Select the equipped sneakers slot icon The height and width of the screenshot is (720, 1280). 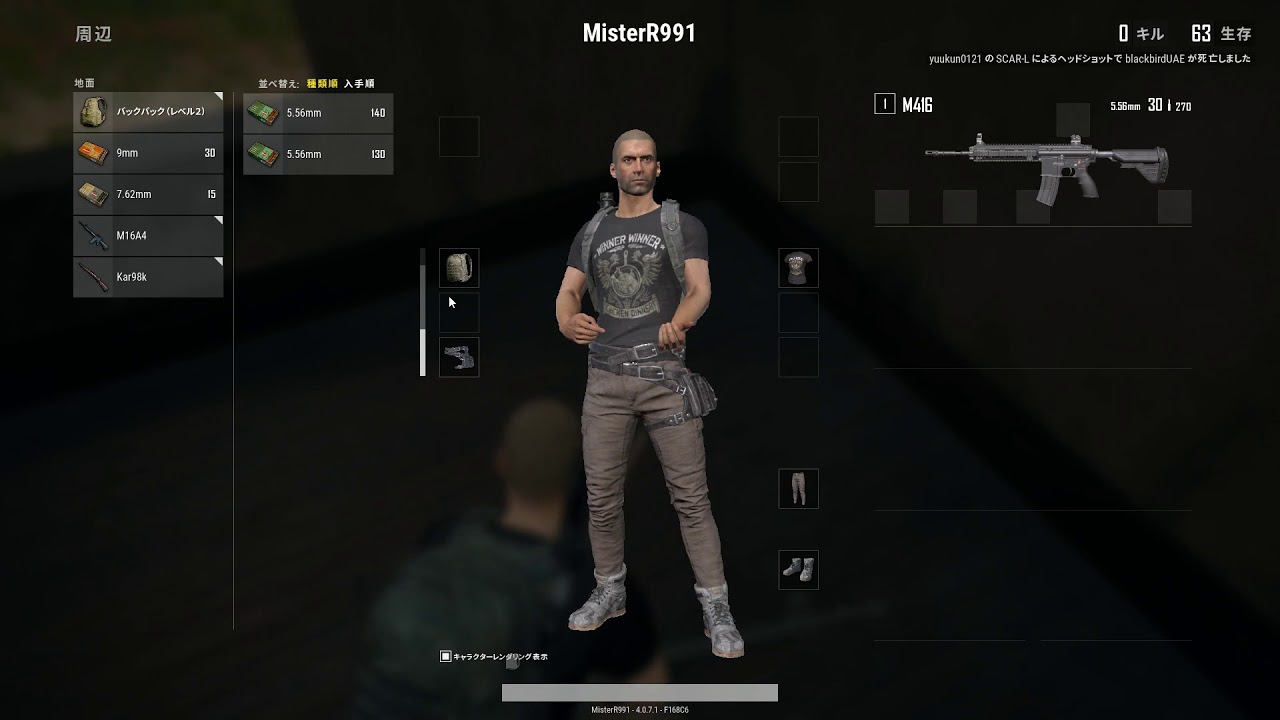[798, 570]
